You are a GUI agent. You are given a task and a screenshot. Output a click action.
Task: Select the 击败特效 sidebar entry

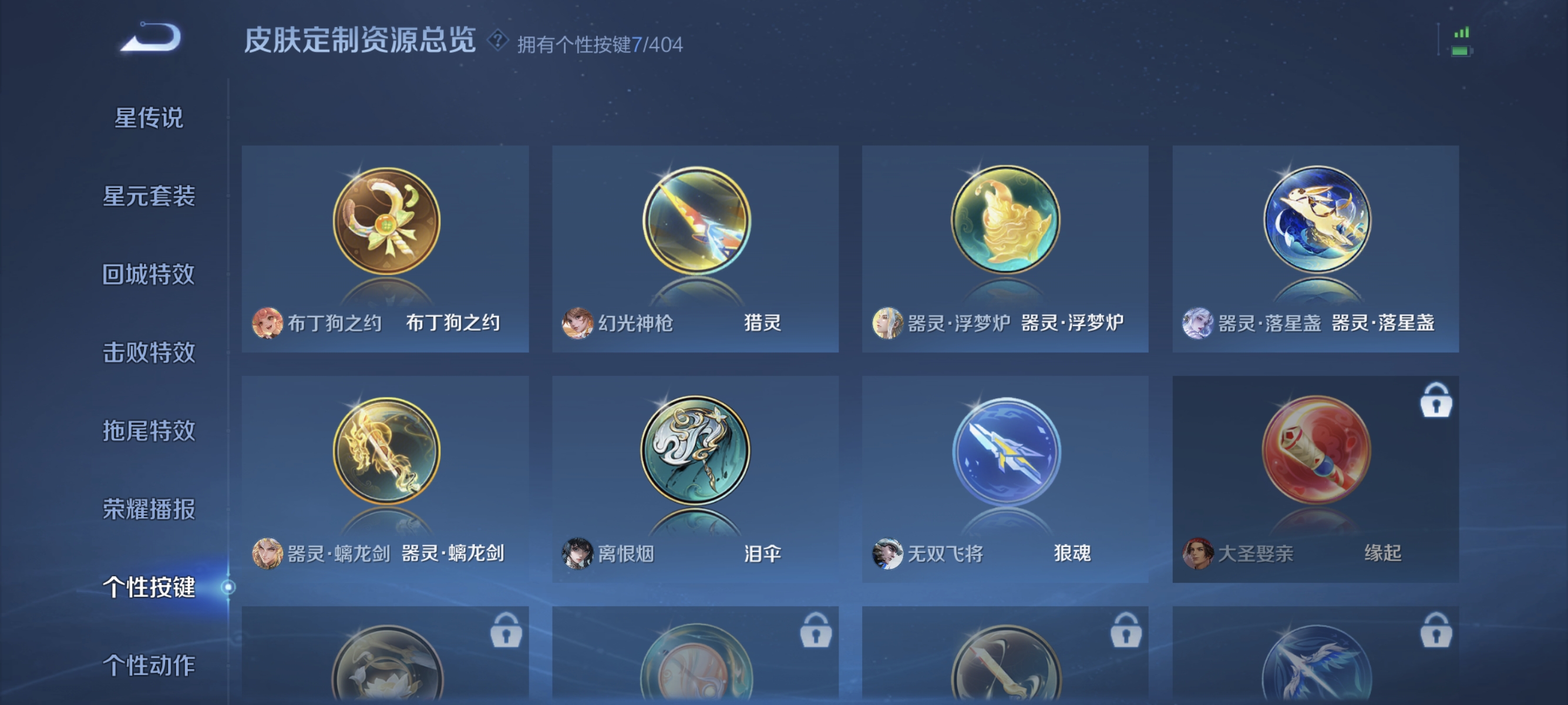148,352
